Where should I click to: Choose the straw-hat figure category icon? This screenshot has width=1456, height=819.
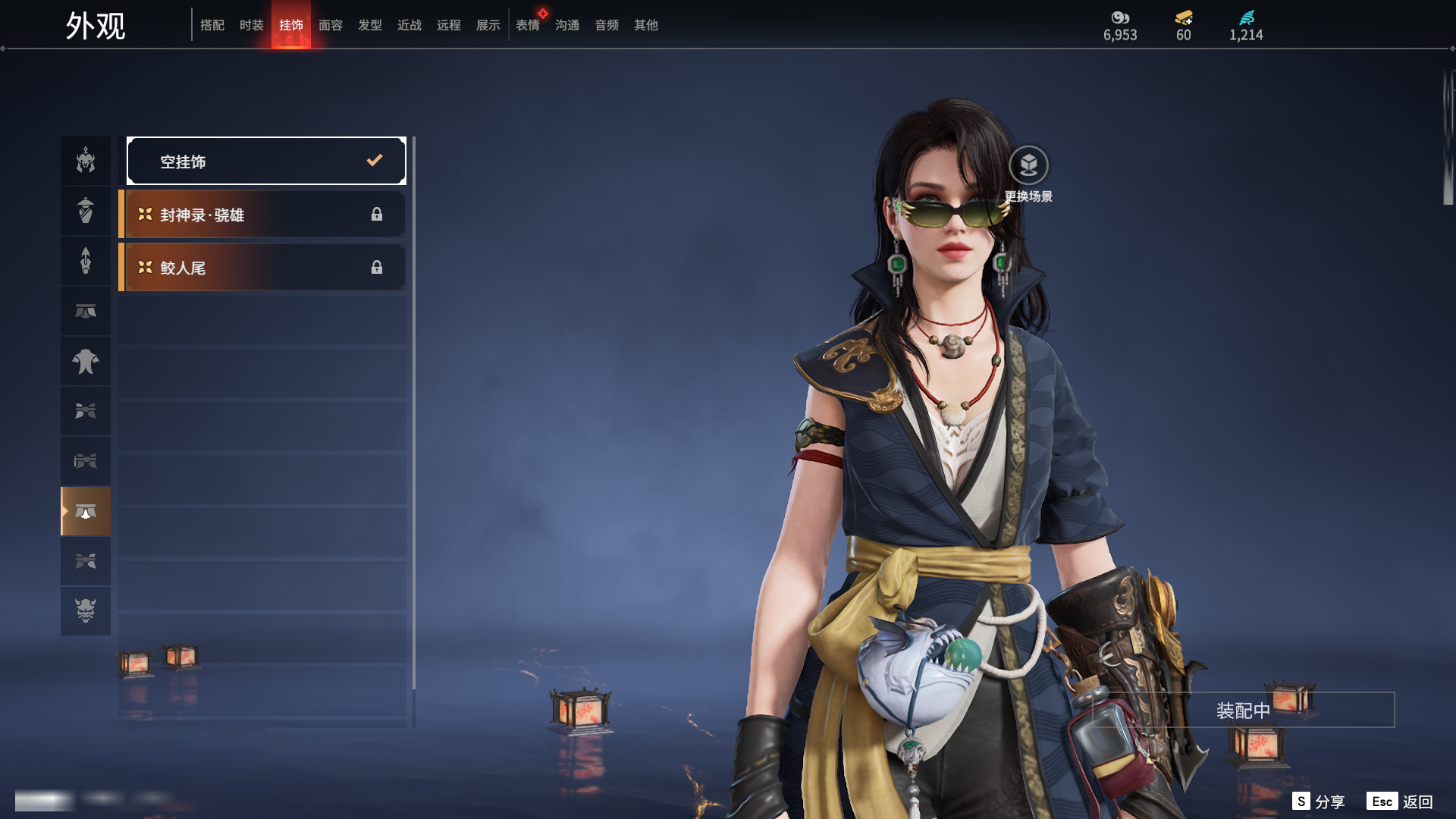[x=86, y=211]
